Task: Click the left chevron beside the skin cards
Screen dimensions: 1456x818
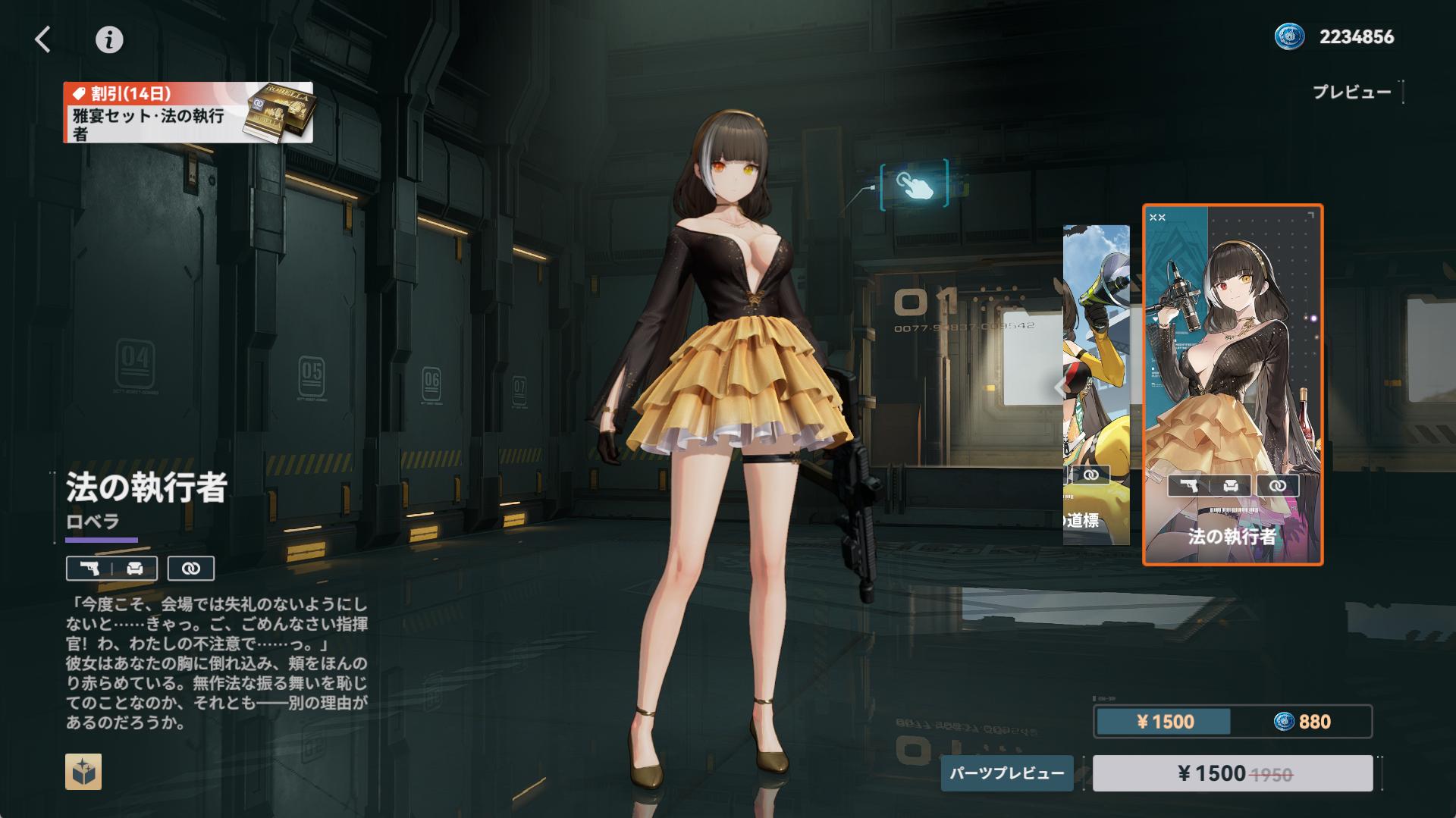Action: 1059,389
